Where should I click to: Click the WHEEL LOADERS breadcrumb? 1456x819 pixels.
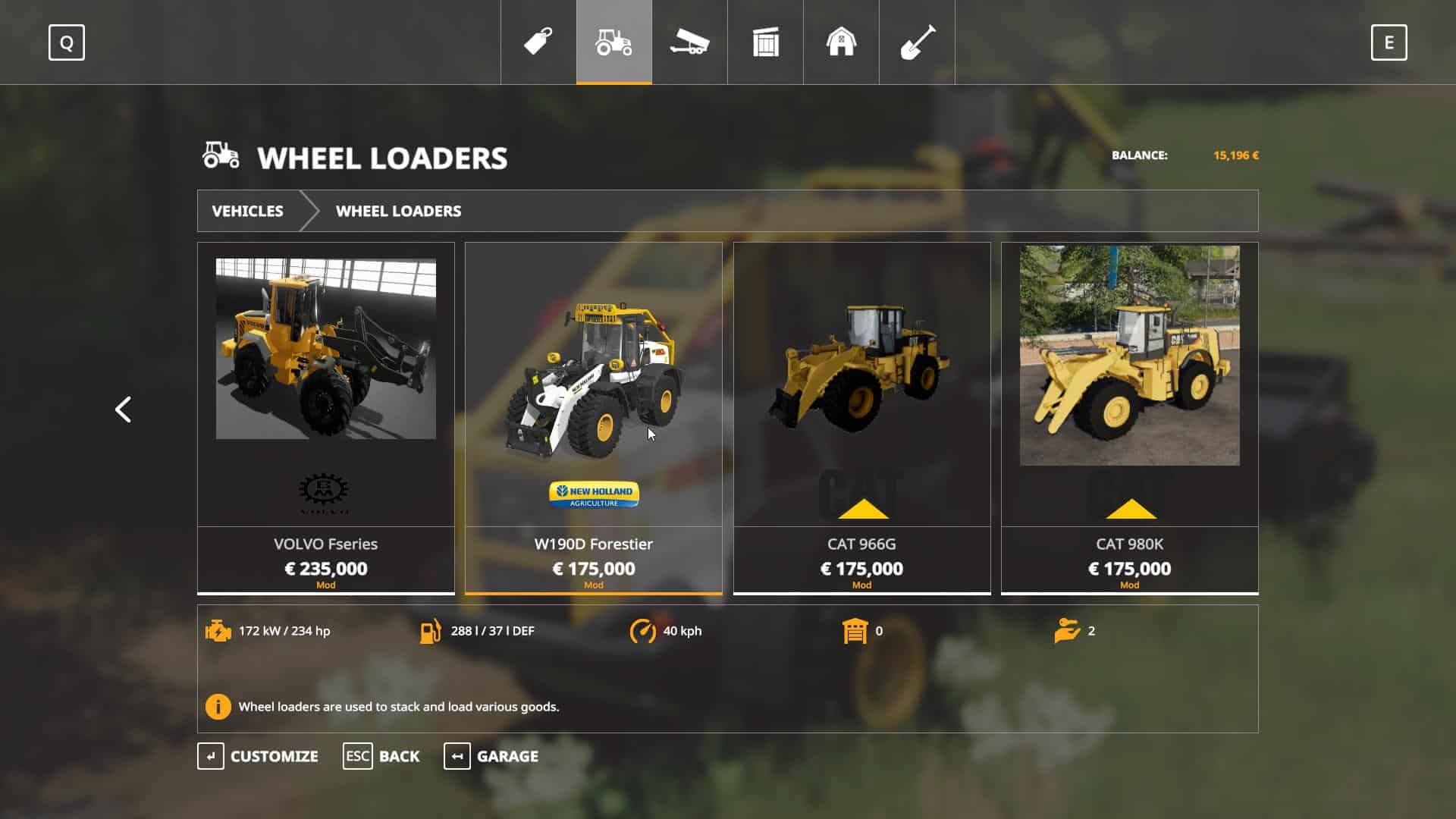pyautogui.click(x=398, y=211)
